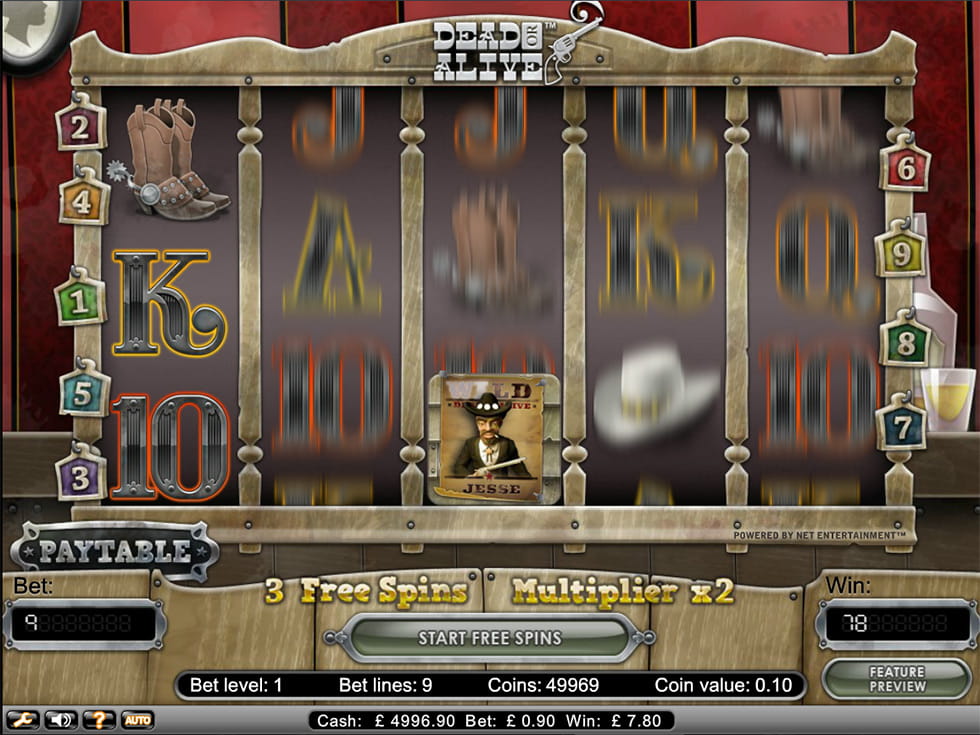Show the Feature Preview
The image size is (980, 735).
coord(896,679)
